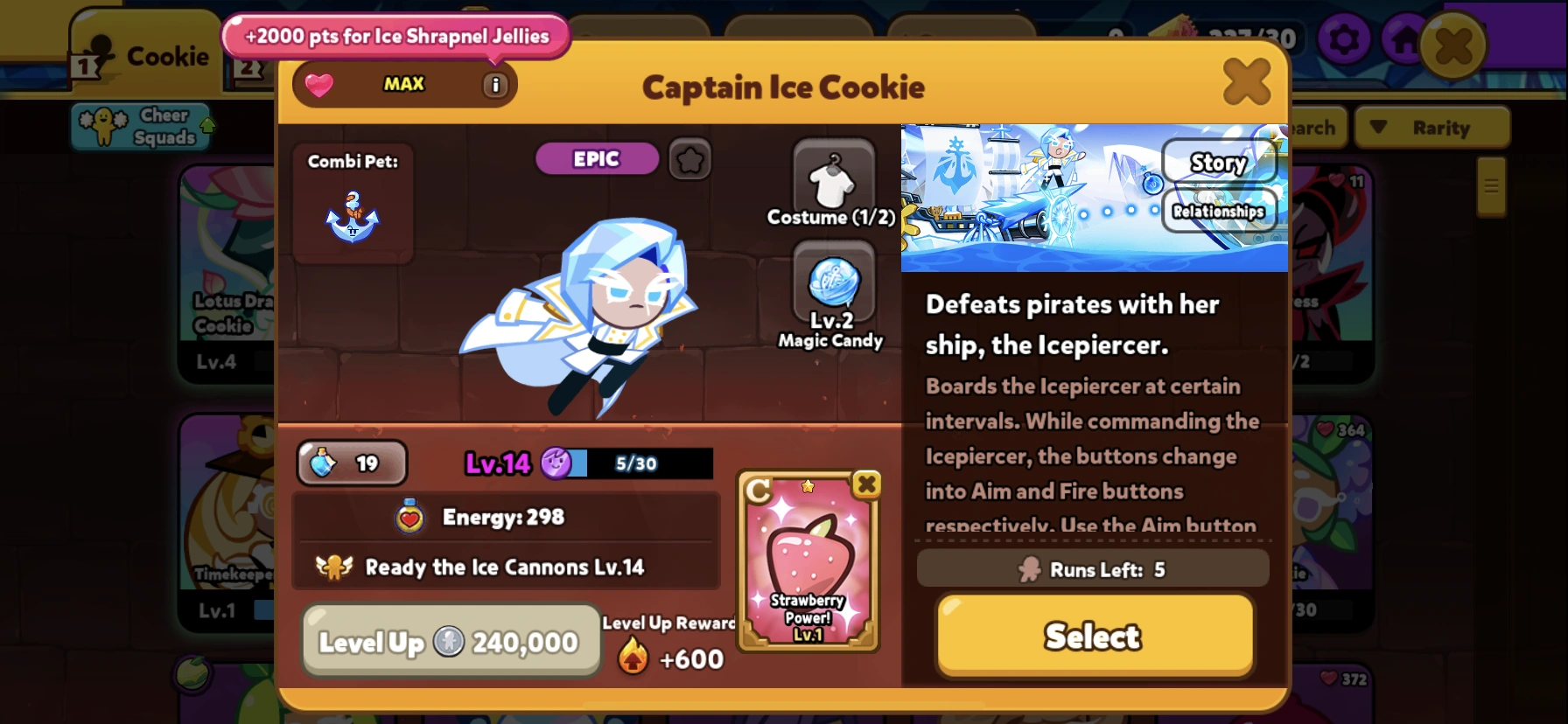Tap the heart MAX affection info icon
This screenshot has width=1568, height=724.
tap(495, 84)
